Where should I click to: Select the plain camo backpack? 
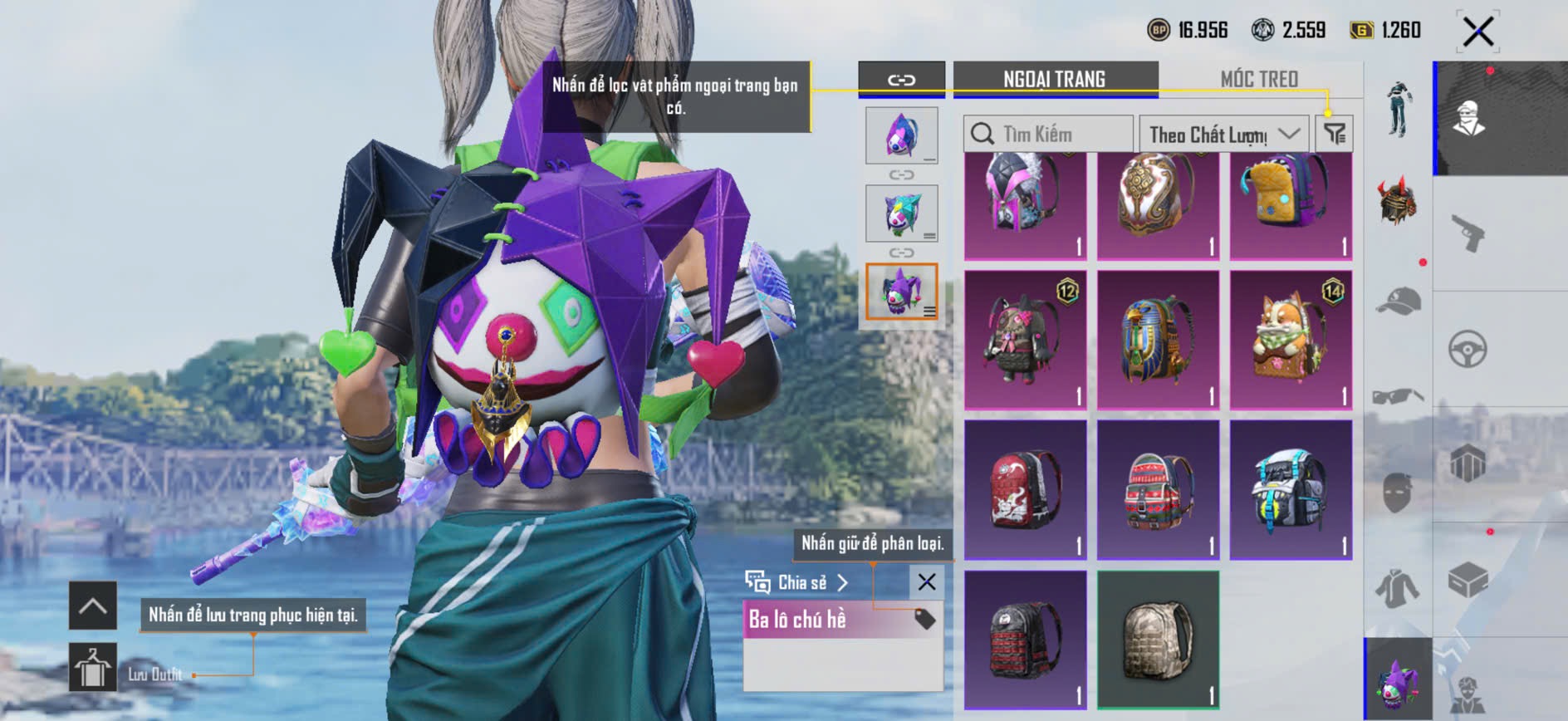[x=1158, y=639]
